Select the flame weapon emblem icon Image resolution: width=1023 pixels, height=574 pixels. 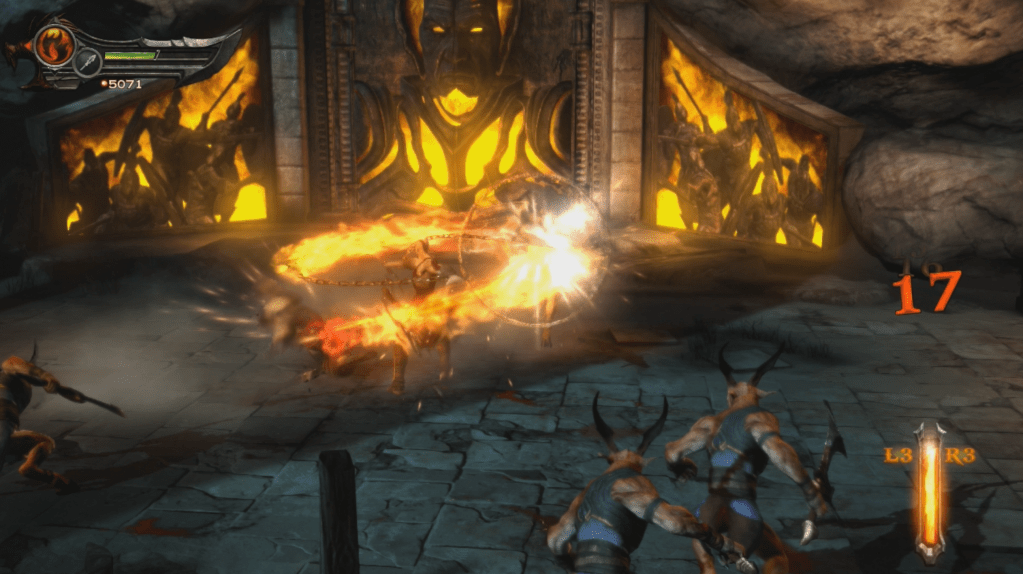[x=53, y=44]
